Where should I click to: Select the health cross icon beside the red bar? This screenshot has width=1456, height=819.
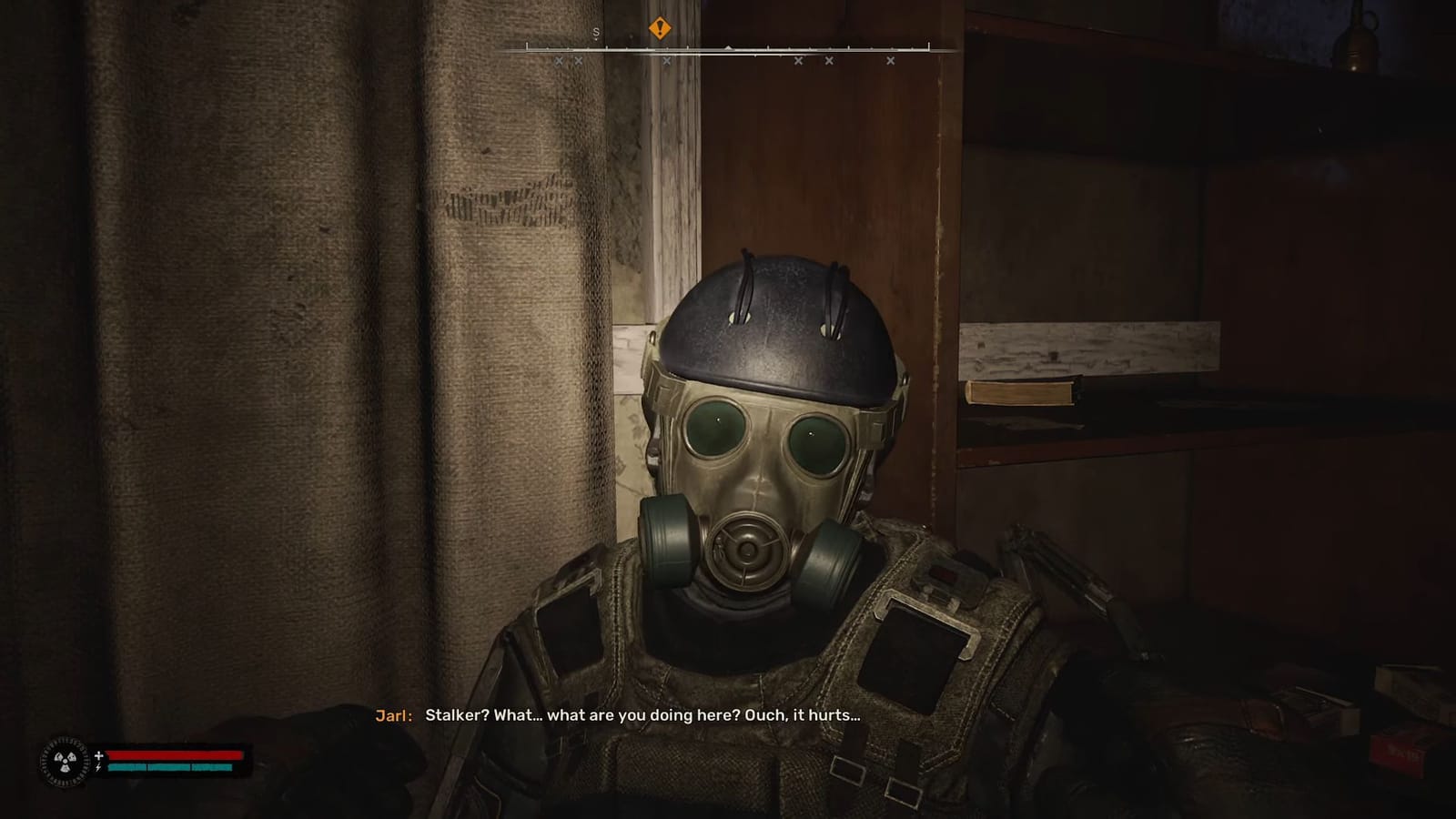pyautogui.click(x=98, y=755)
